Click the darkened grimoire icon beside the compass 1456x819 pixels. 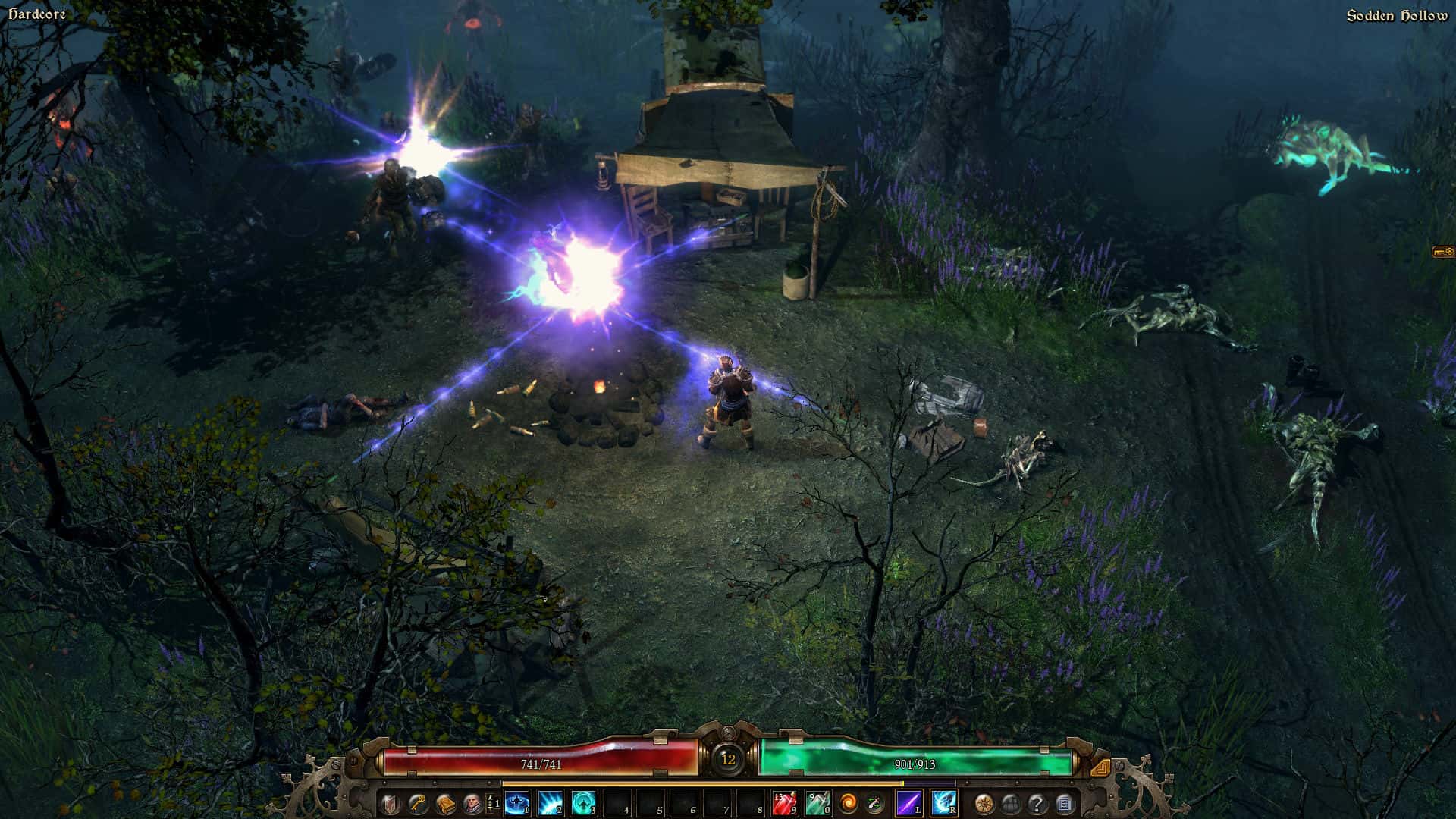1011,802
